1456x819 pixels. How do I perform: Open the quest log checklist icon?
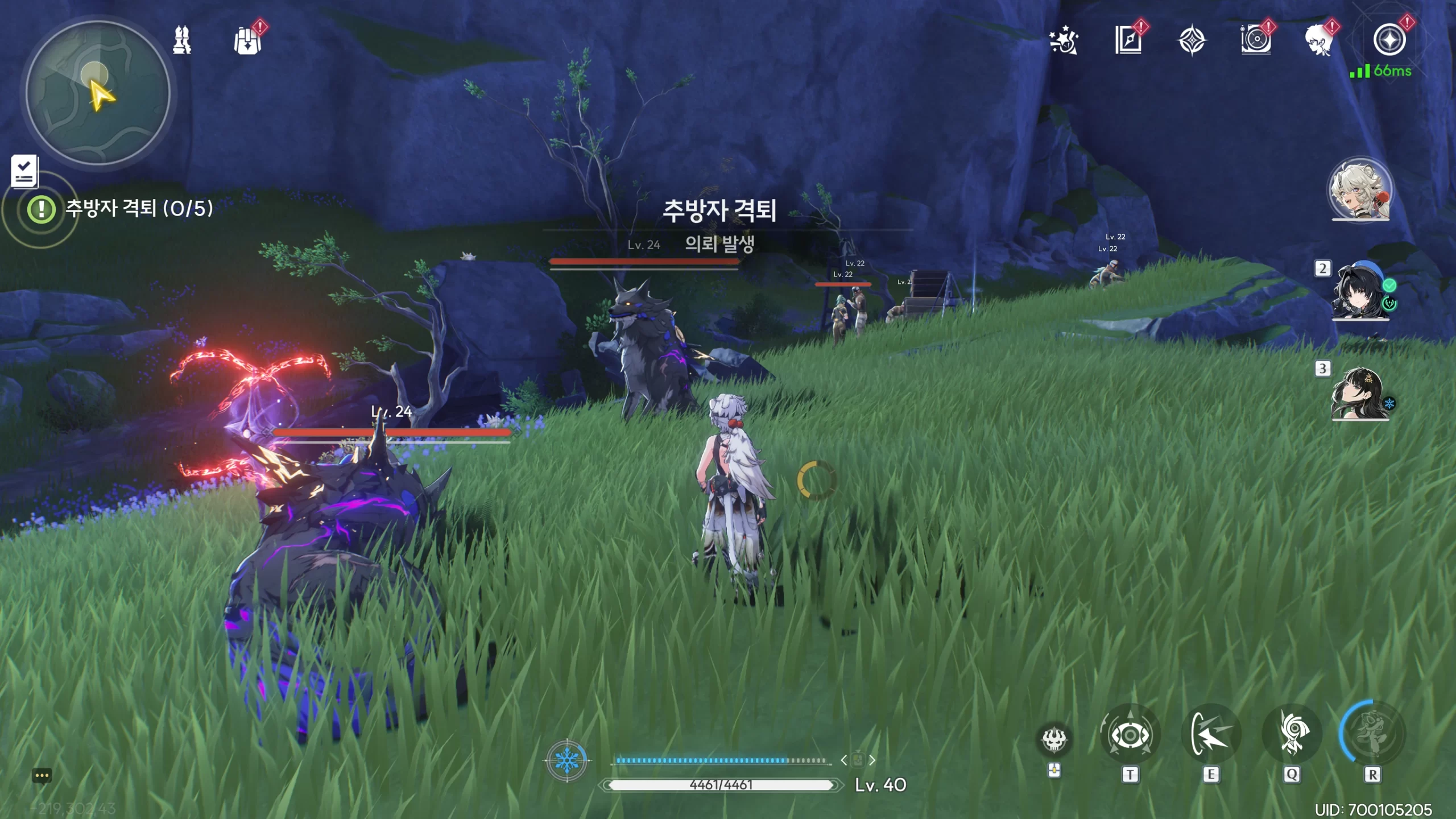pos(24,171)
